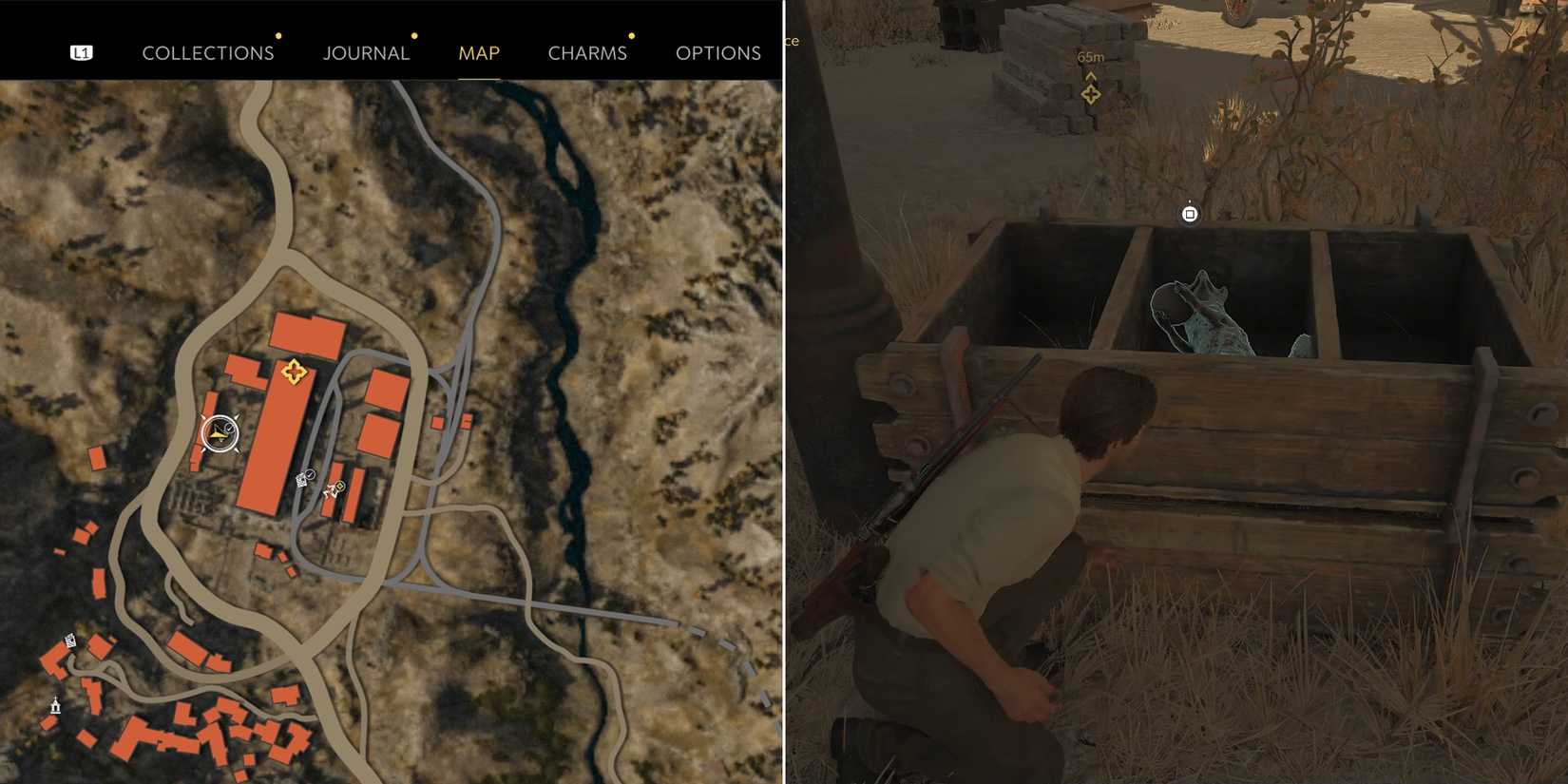Screen dimensions: 1568x784
Task: Switch to the CHARMS tab
Action: pyautogui.click(x=586, y=53)
